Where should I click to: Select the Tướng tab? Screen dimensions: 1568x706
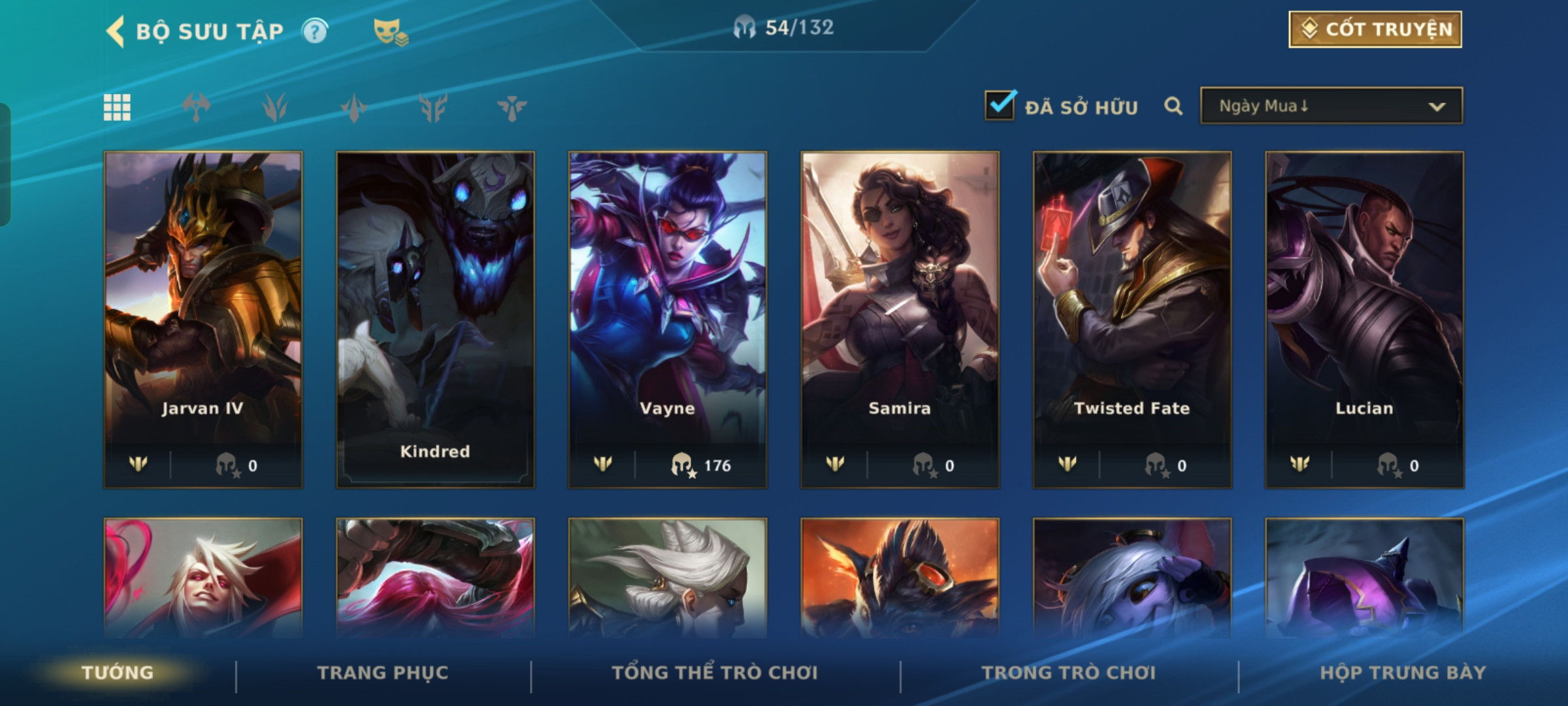[118, 673]
